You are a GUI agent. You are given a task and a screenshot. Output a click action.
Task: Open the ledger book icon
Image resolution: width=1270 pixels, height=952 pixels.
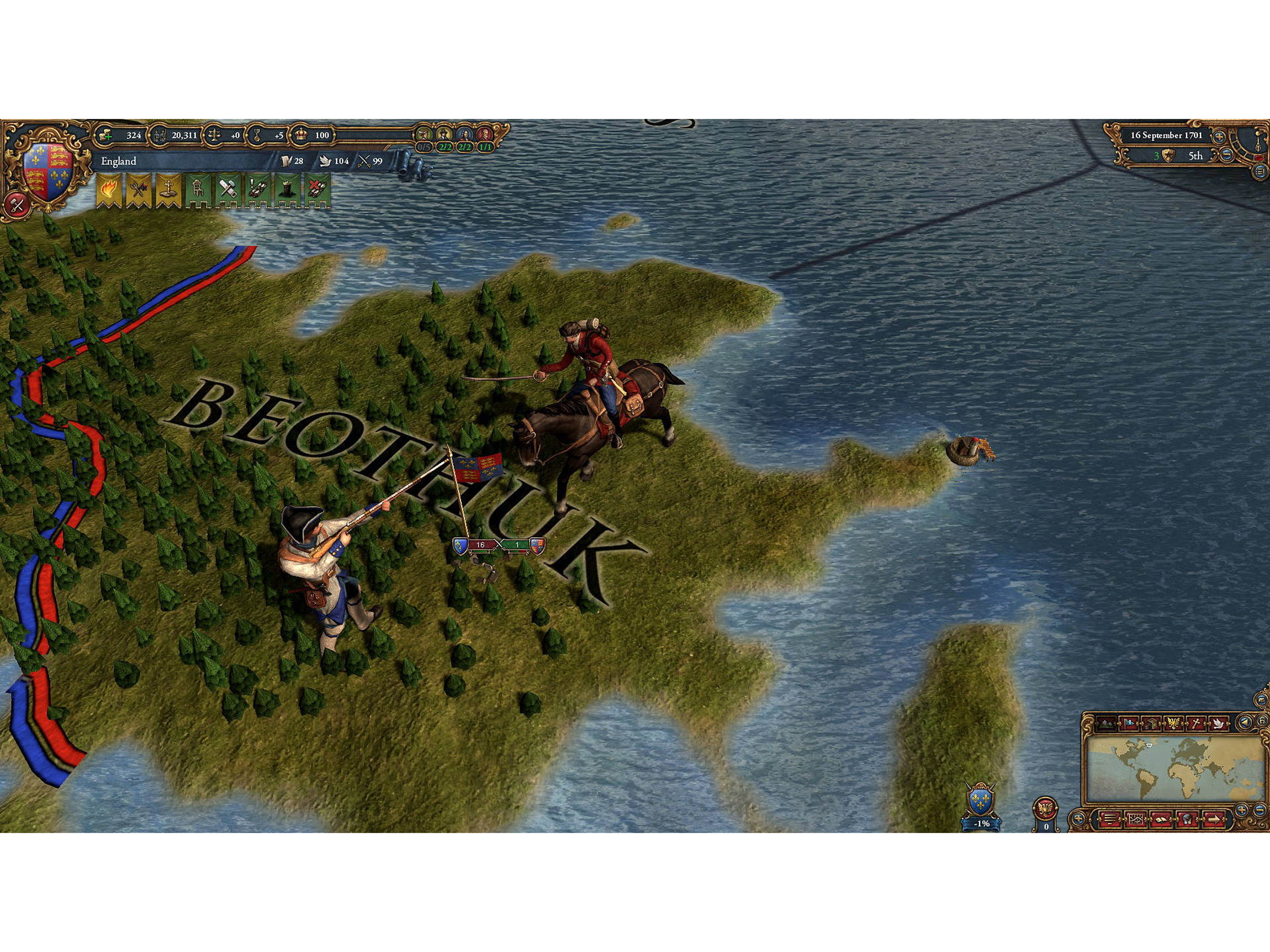(1161, 819)
